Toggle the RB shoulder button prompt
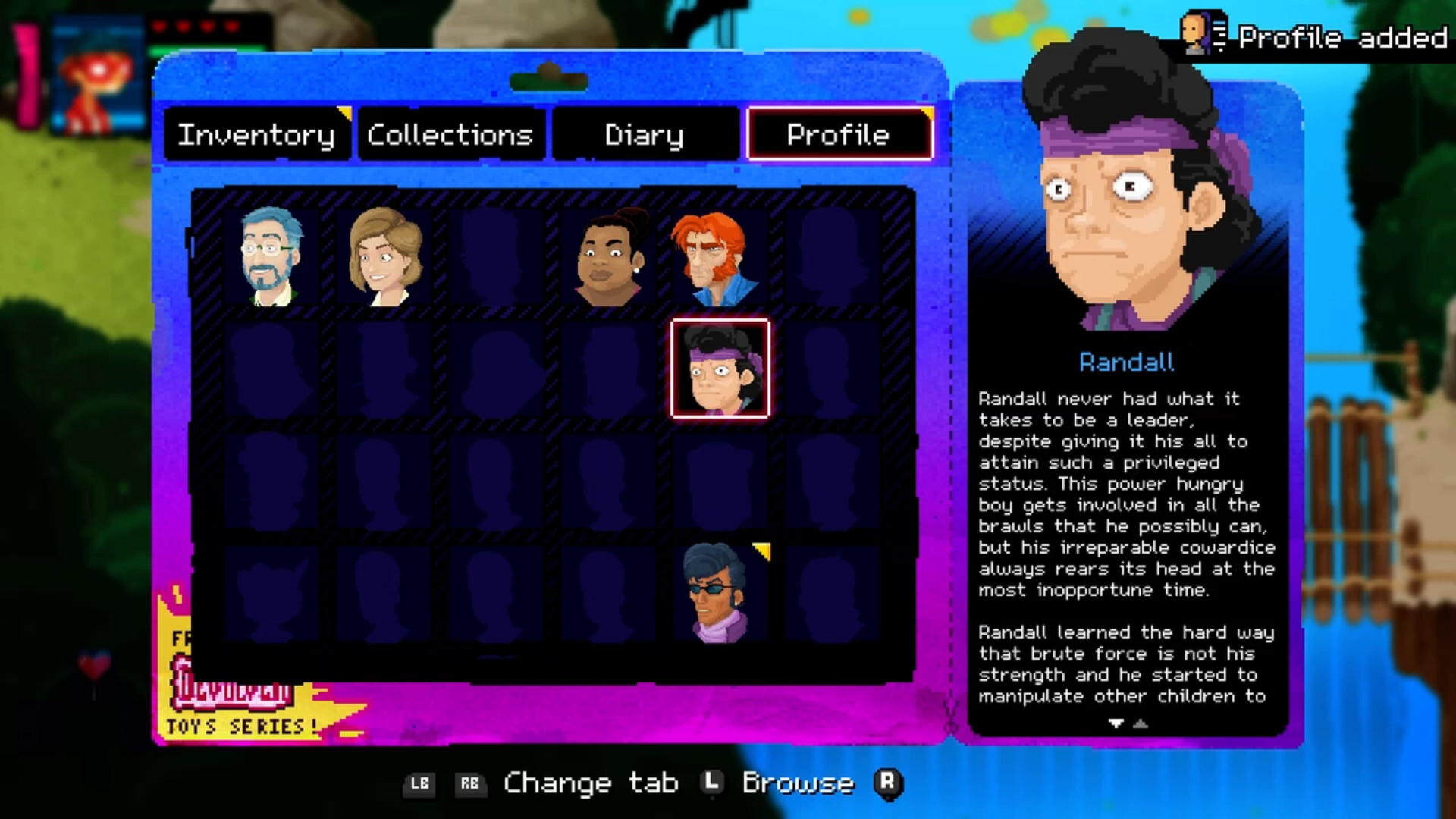Viewport: 1456px width, 819px height. tap(472, 783)
